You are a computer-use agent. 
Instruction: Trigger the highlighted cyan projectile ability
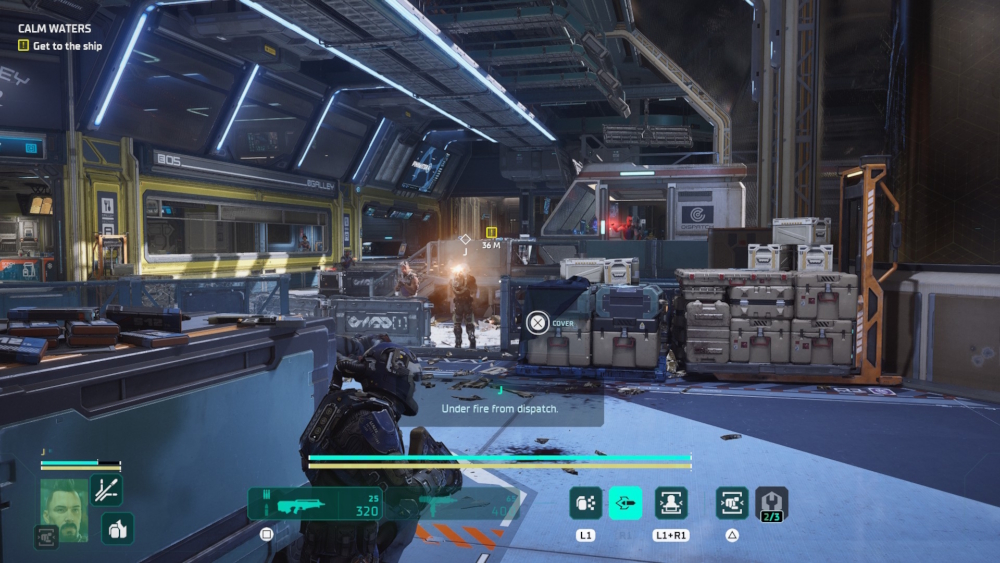pyautogui.click(x=626, y=502)
